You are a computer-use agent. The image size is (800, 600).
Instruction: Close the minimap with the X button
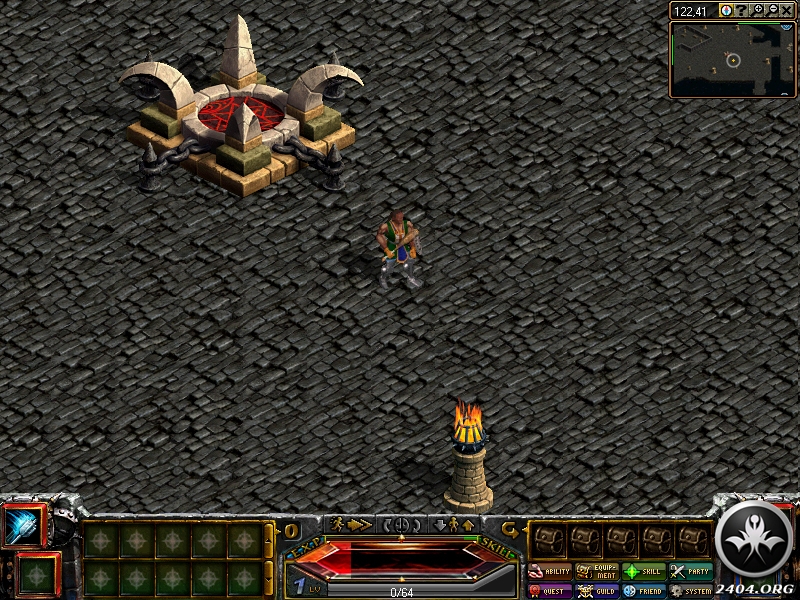787,10
